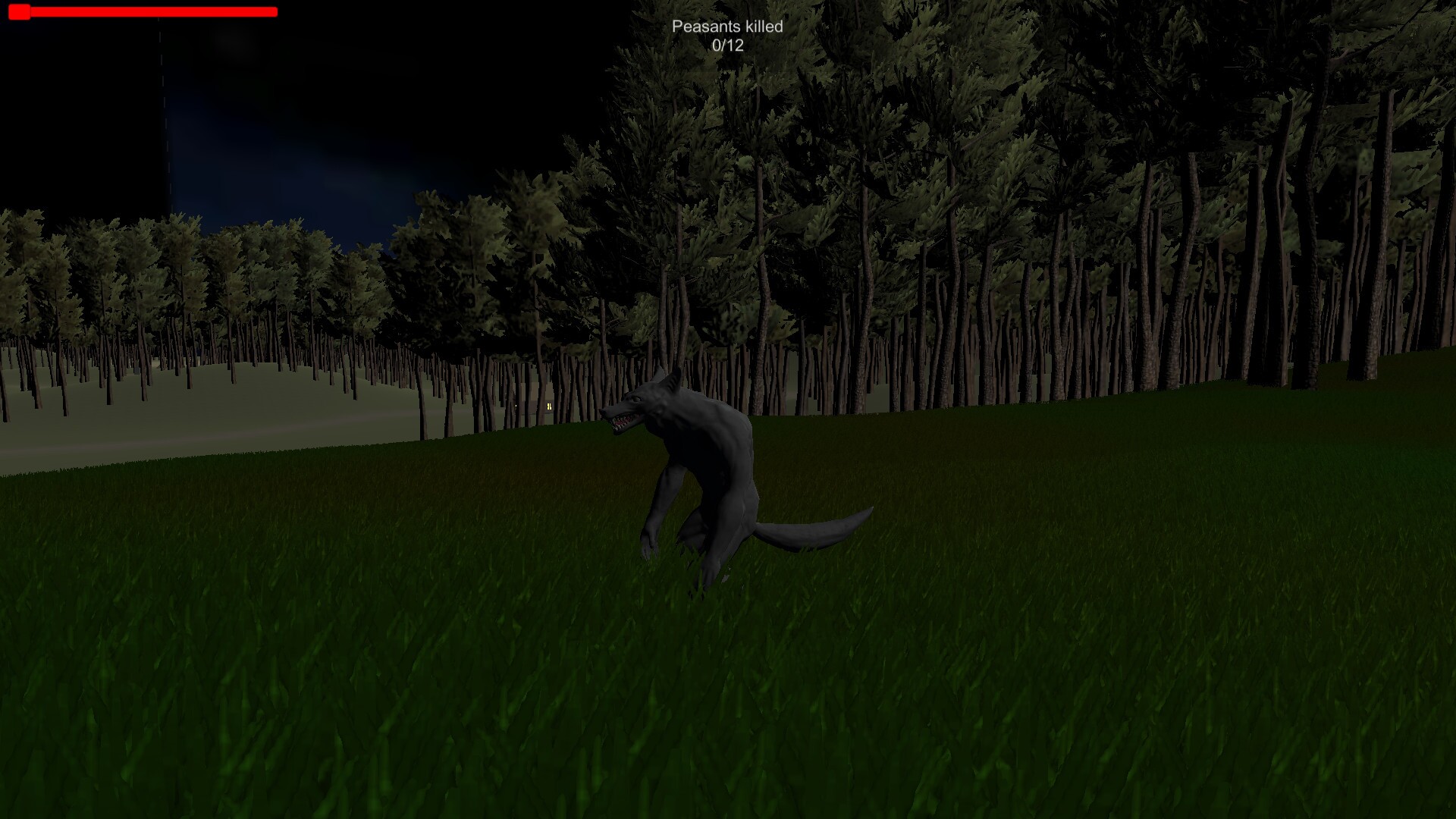Click the glowing cottage window lights
This screenshot has width=1456, height=819.
click(549, 406)
